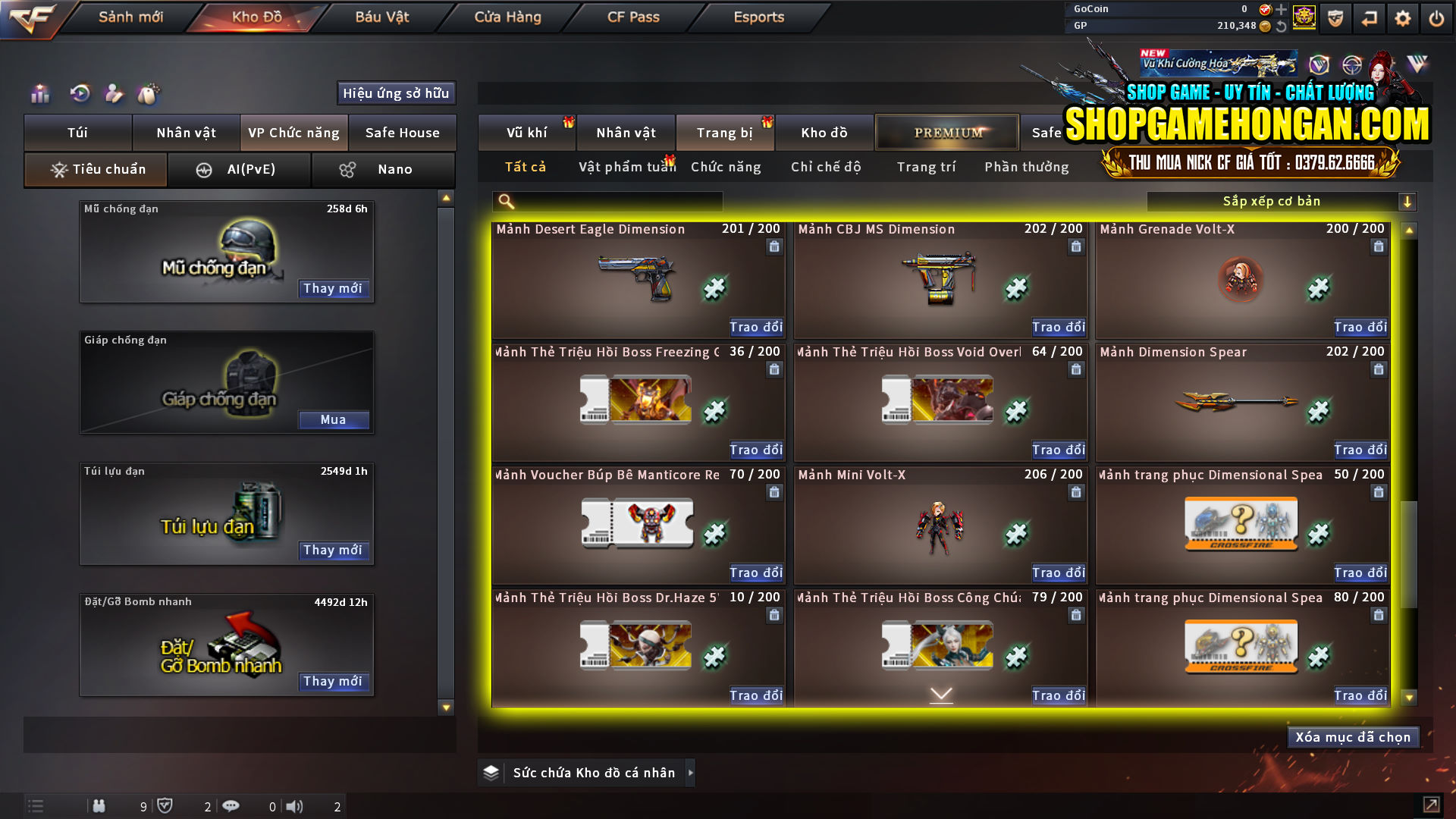Open the settings gear at top right

[1403, 18]
